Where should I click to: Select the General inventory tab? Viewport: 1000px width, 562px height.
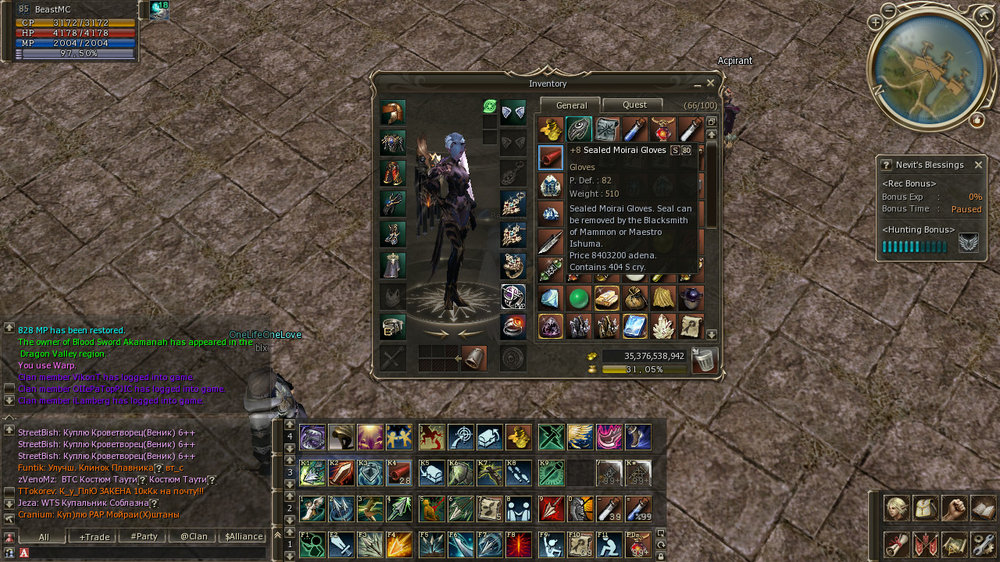click(x=571, y=105)
